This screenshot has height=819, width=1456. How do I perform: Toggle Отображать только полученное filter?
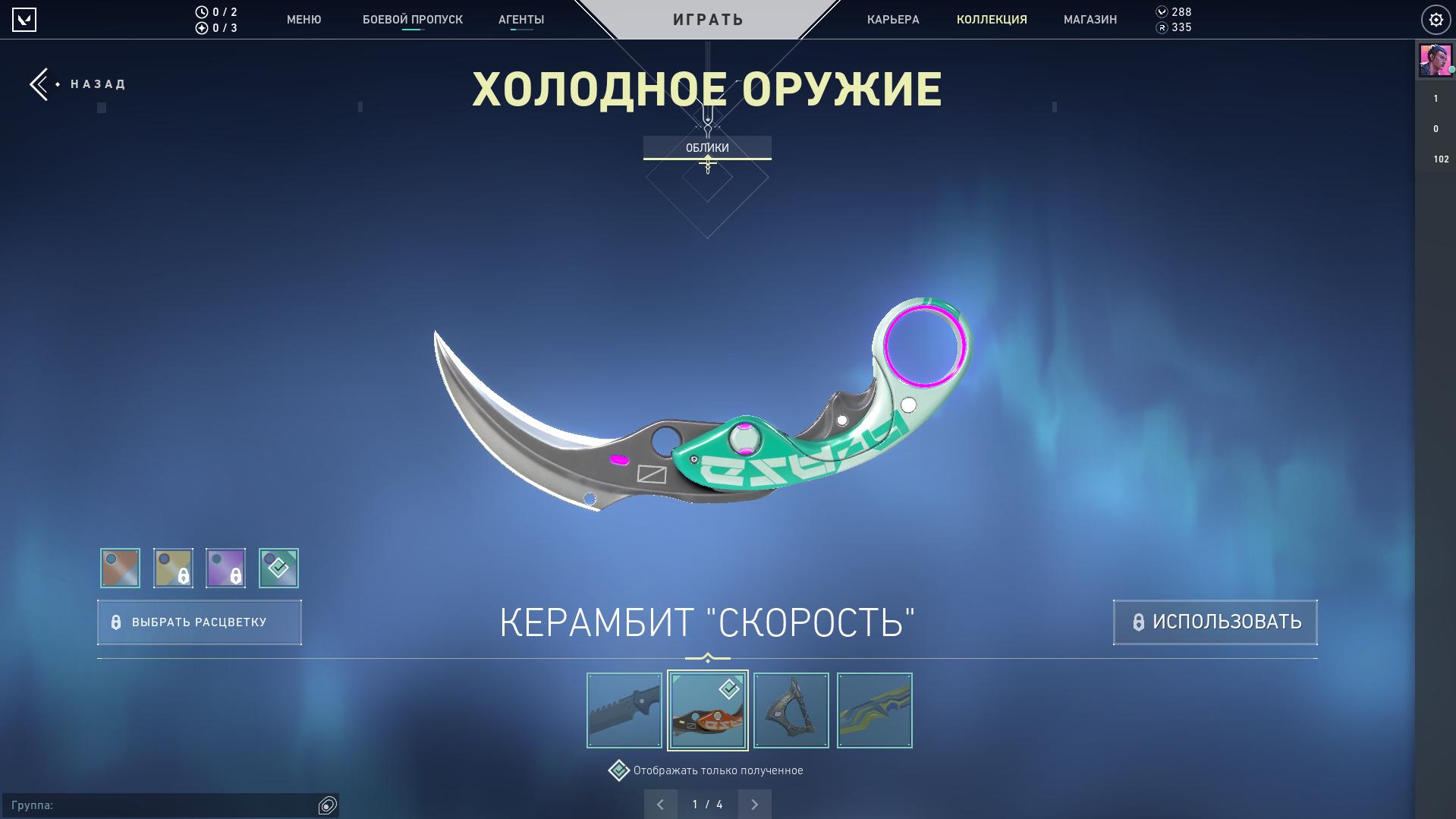pyautogui.click(x=619, y=770)
